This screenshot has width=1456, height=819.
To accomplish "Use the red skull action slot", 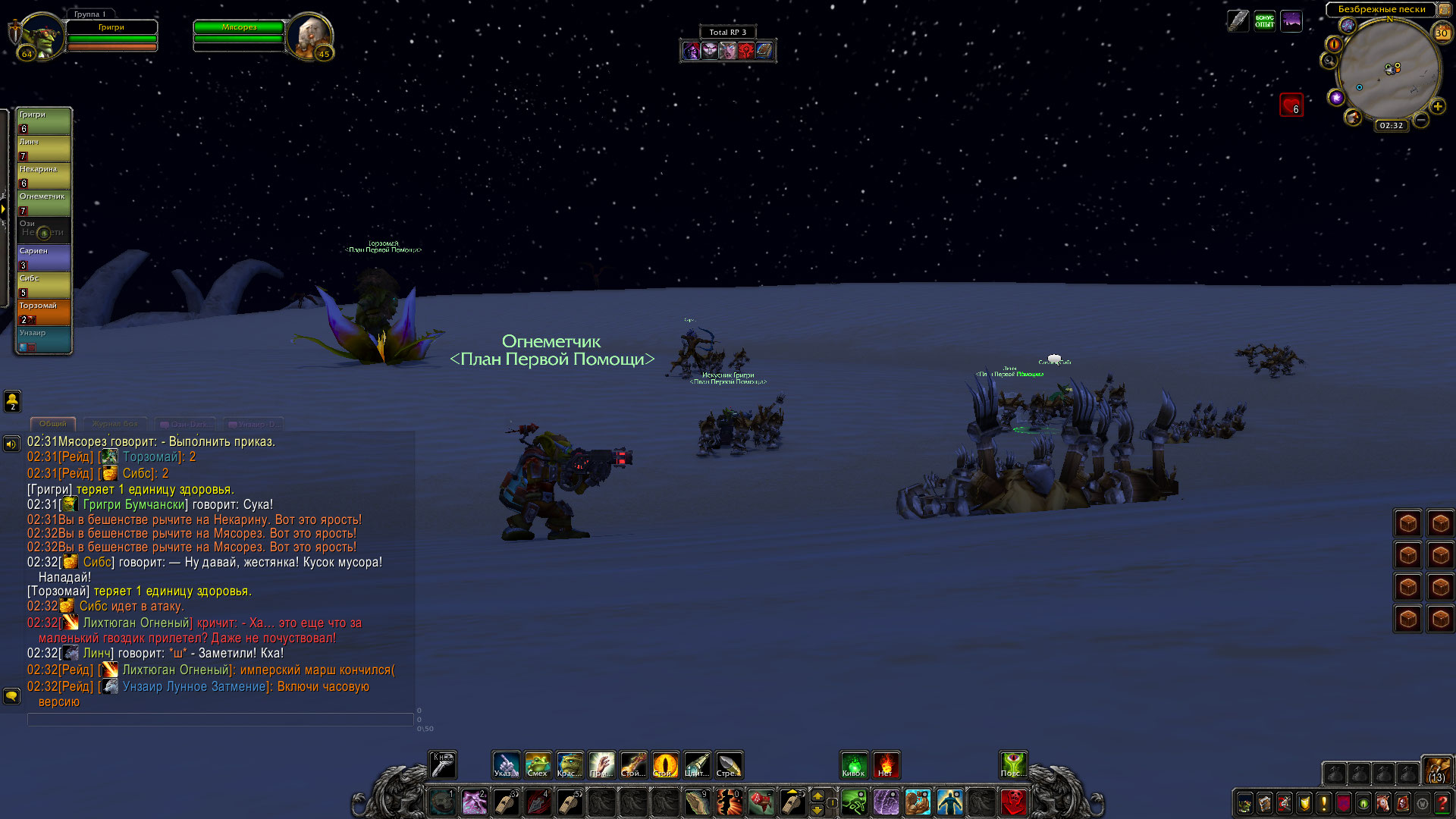I will point(1013,802).
